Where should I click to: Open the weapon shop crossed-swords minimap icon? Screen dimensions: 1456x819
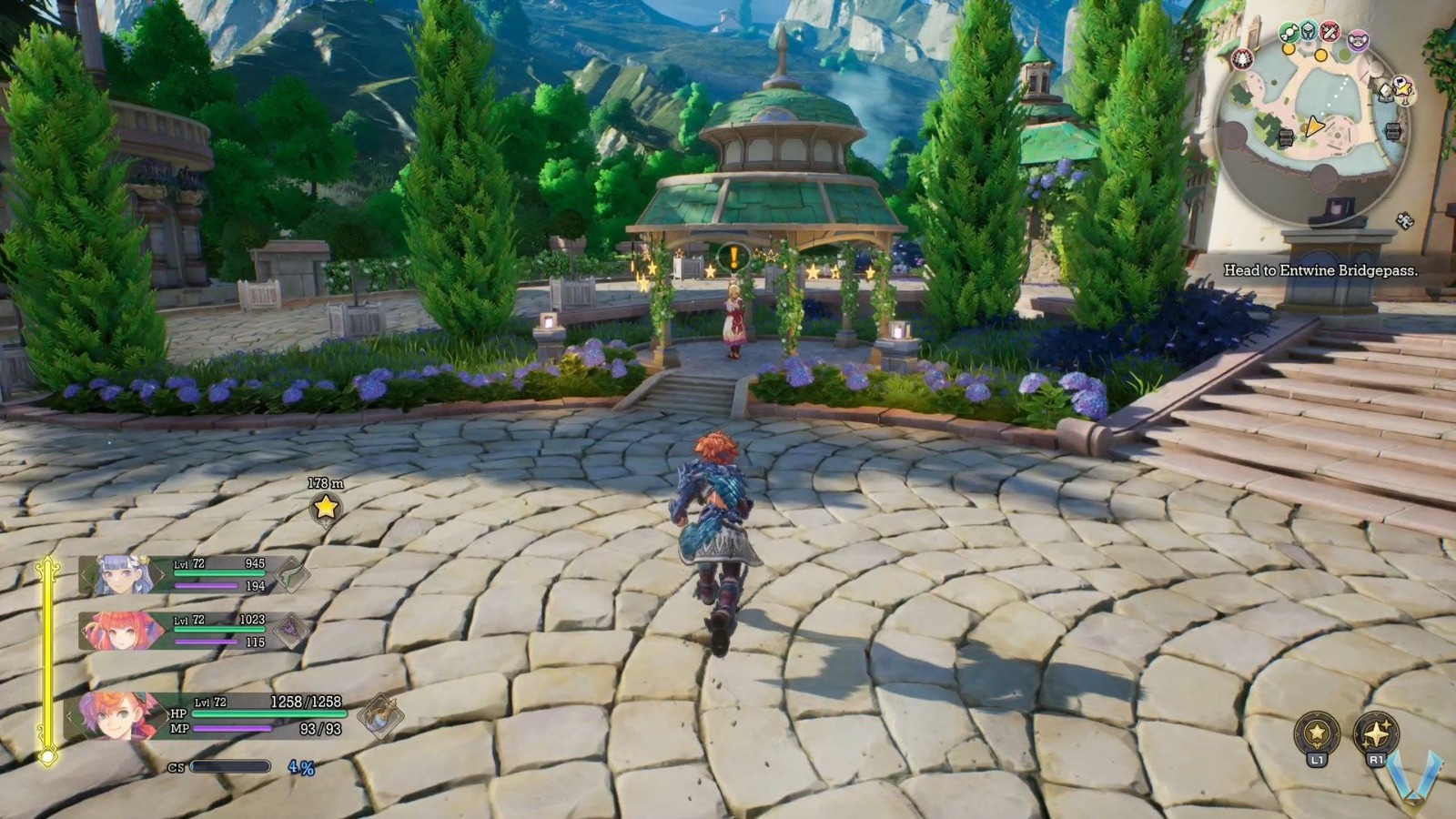click(x=1329, y=32)
